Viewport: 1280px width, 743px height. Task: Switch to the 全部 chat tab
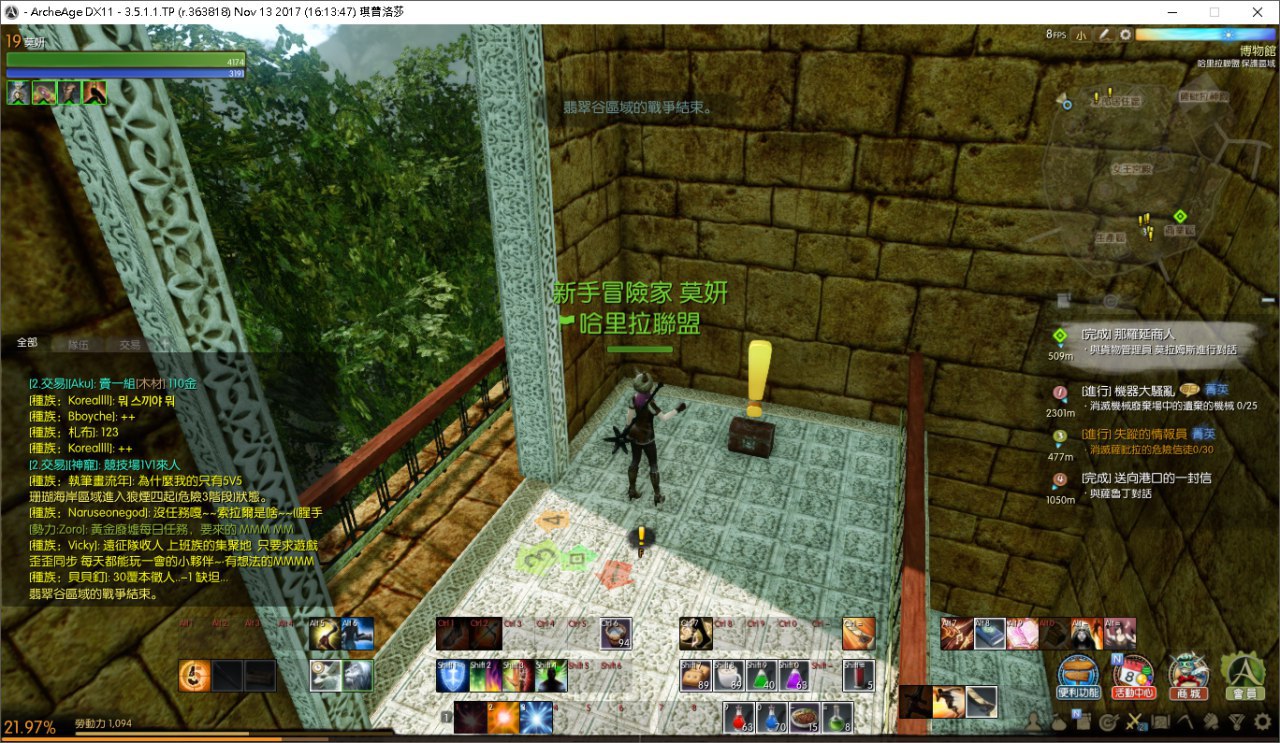point(27,343)
